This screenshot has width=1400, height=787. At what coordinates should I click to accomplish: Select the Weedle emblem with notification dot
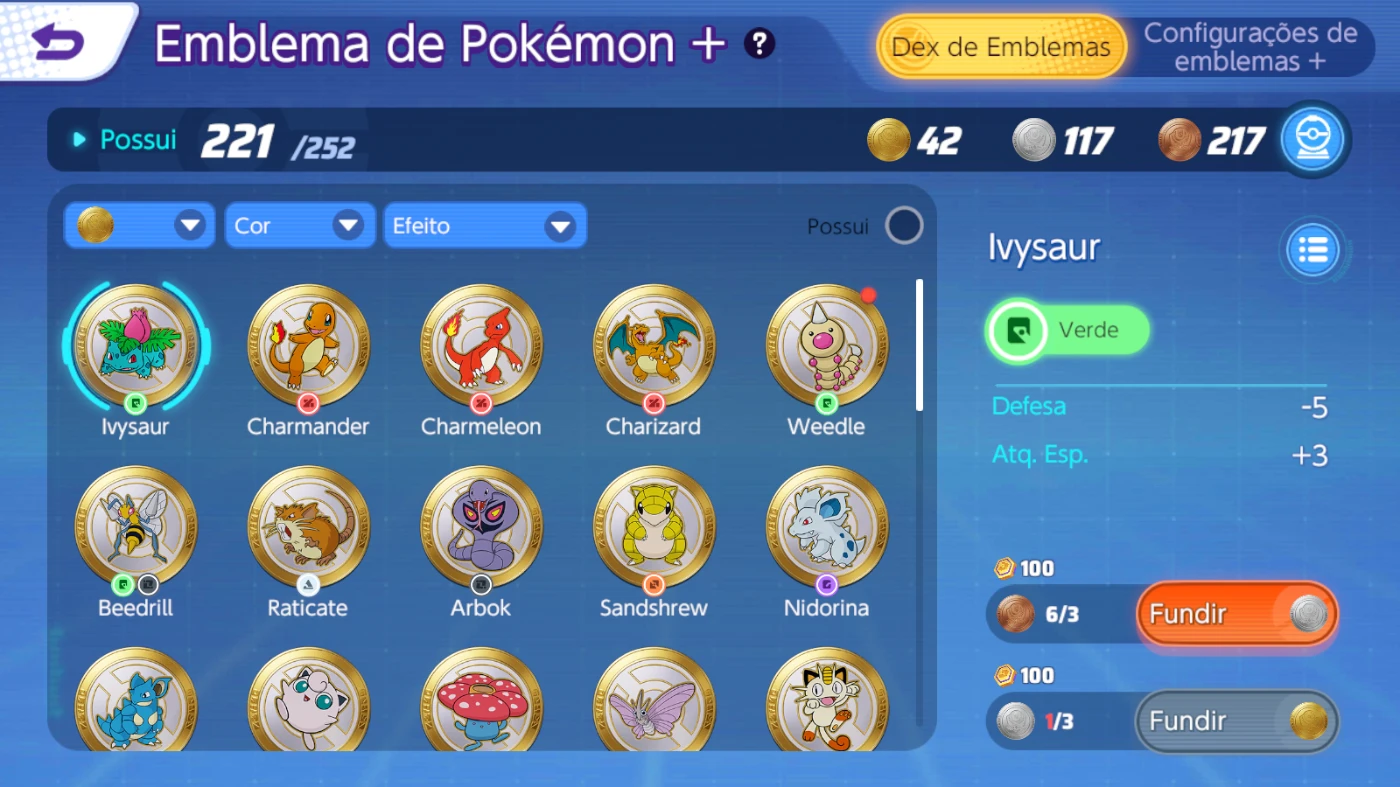826,345
